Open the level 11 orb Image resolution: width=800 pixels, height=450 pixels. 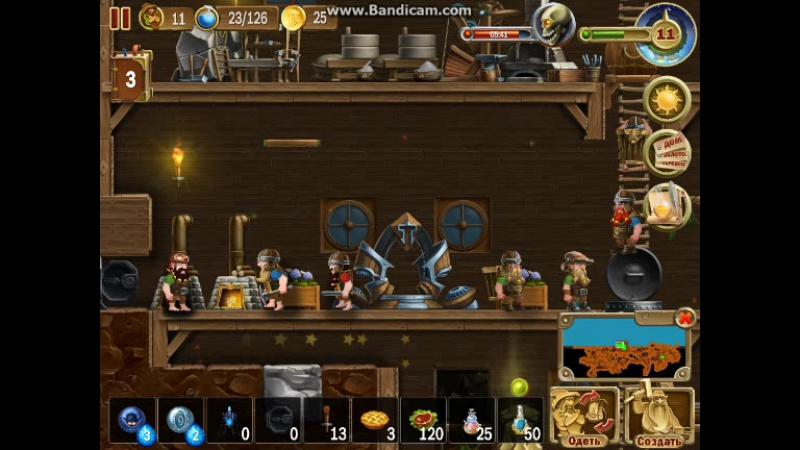pos(666,34)
